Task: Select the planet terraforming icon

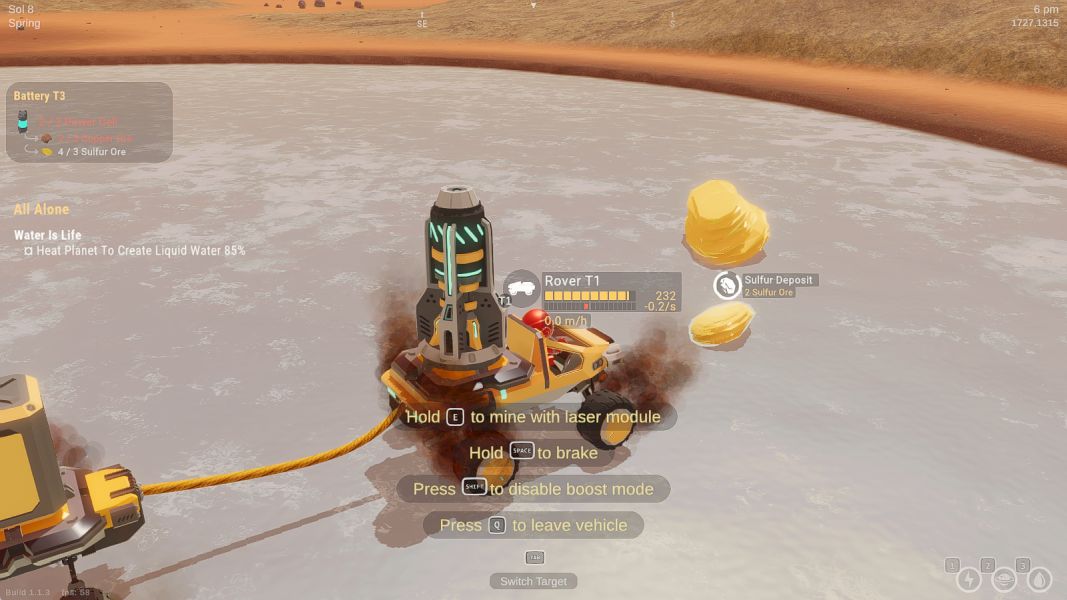Action: point(1004,580)
